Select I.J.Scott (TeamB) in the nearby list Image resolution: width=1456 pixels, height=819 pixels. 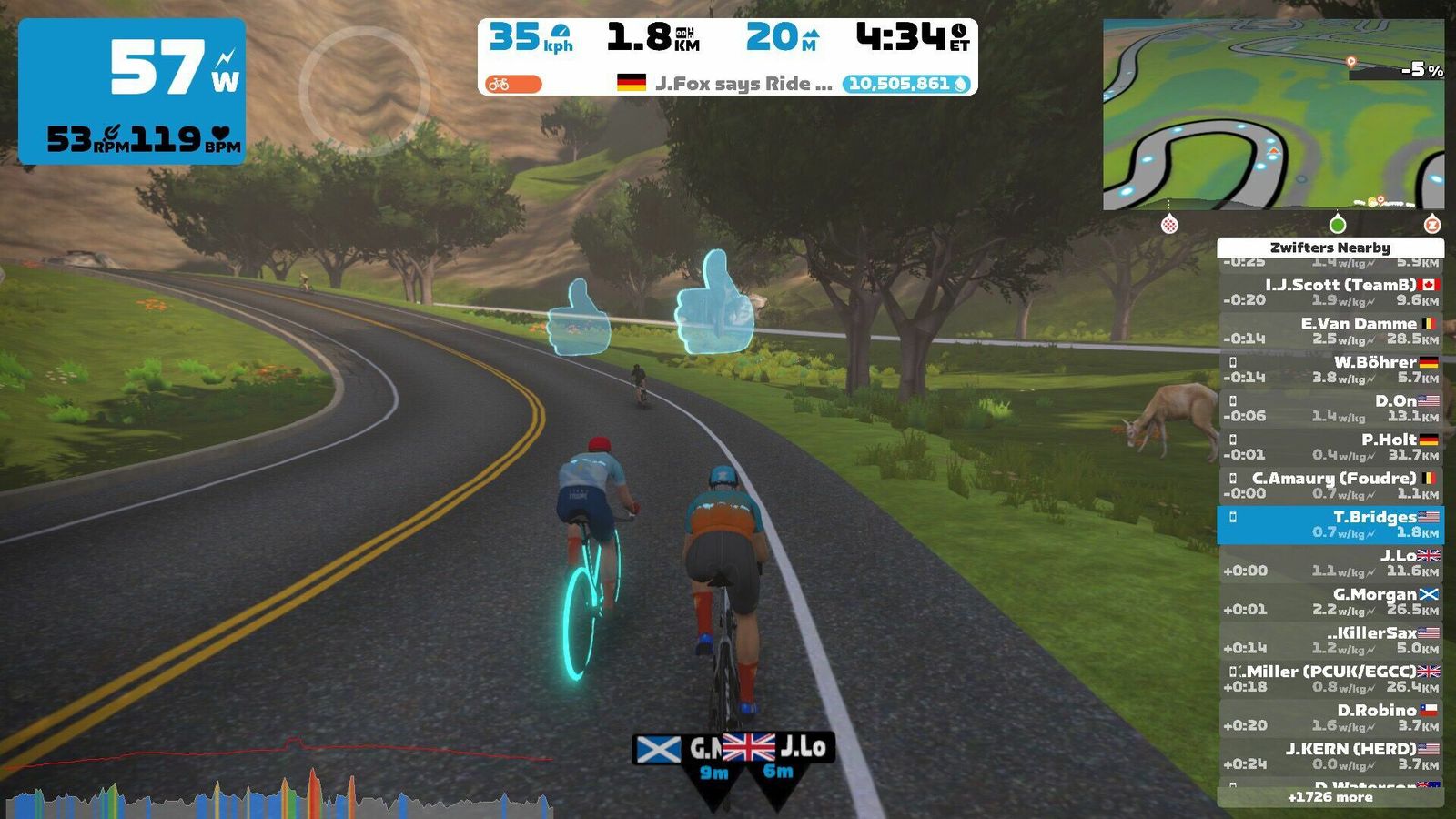[x=1330, y=292]
